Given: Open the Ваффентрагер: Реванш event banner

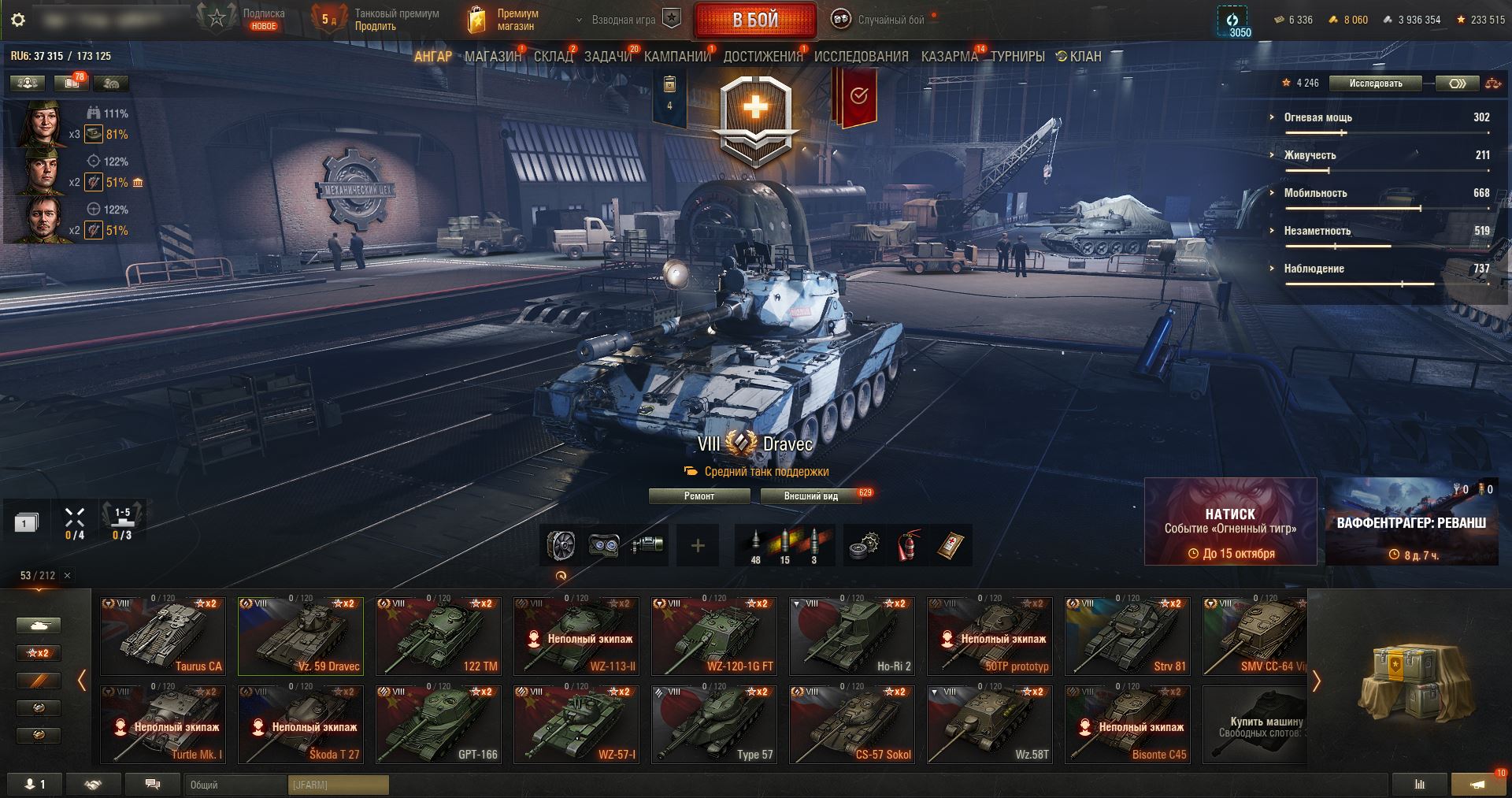Looking at the screenshot, I should click(x=1411, y=521).
